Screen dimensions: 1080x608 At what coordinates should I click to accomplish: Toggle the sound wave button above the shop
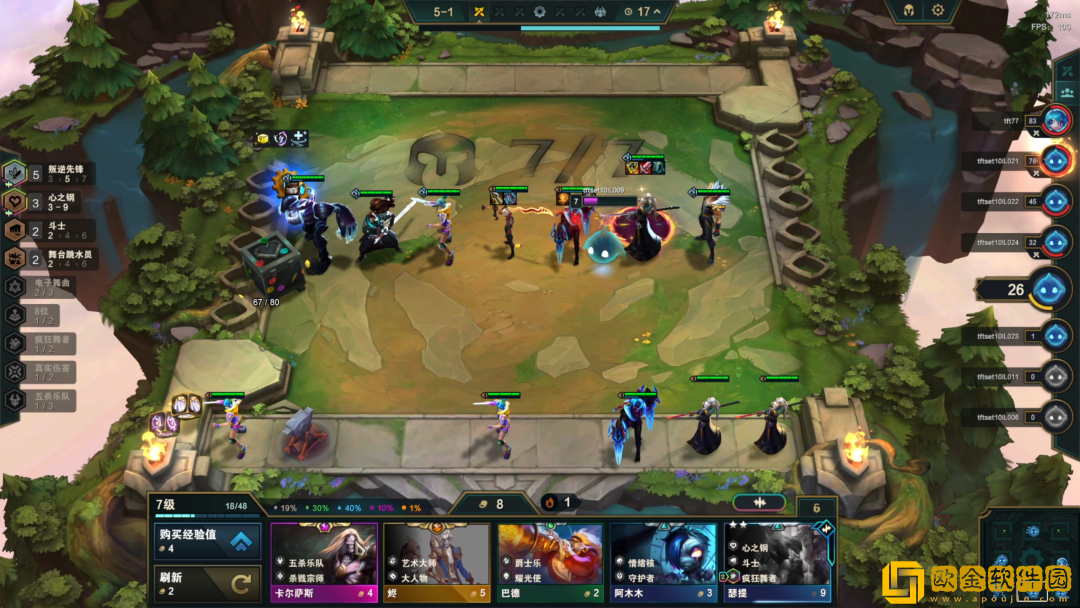pos(758,502)
